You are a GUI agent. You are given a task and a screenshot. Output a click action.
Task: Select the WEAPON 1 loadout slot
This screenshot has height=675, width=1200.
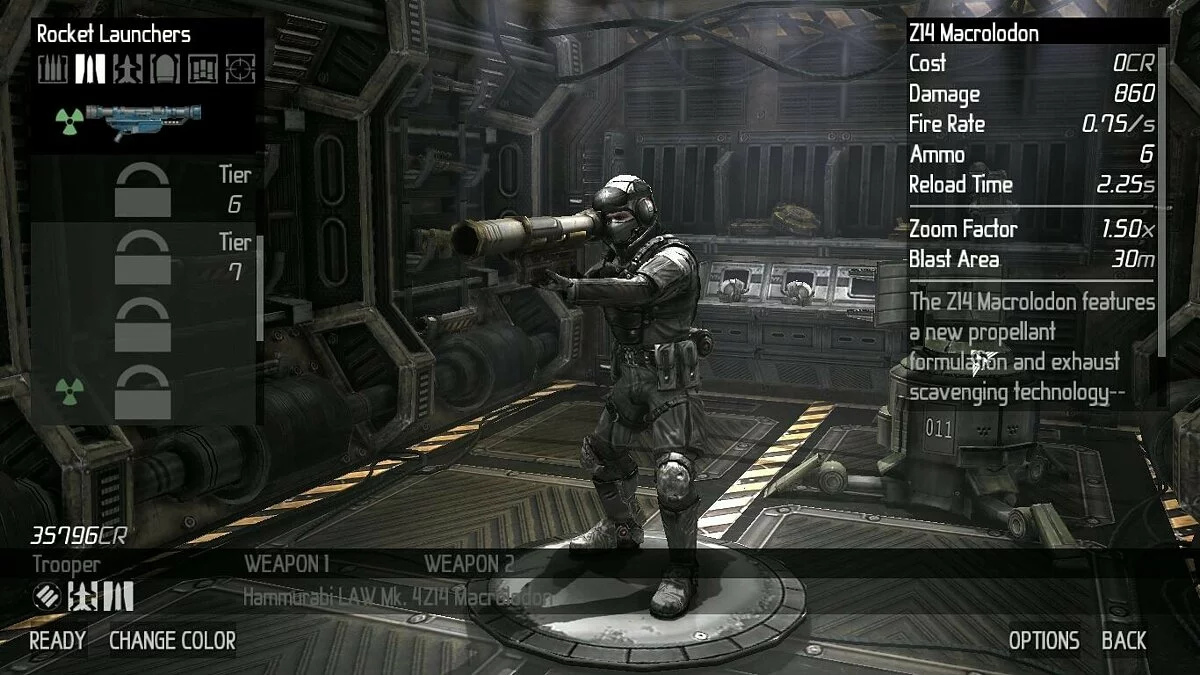coord(287,564)
